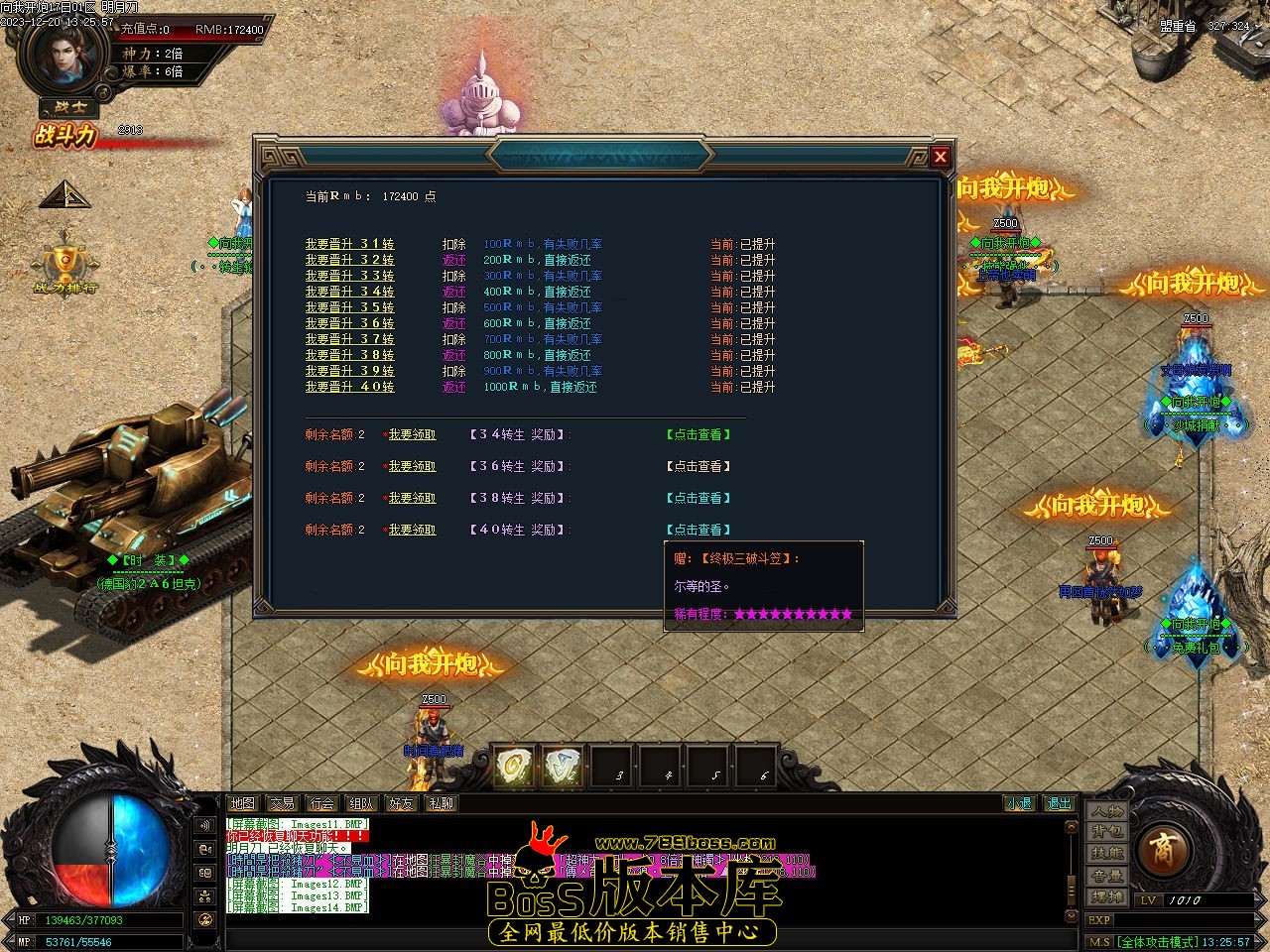The image size is (1270, 952).
Task: View the 36转生 reward with 点击查看
Action: pyautogui.click(x=698, y=466)
